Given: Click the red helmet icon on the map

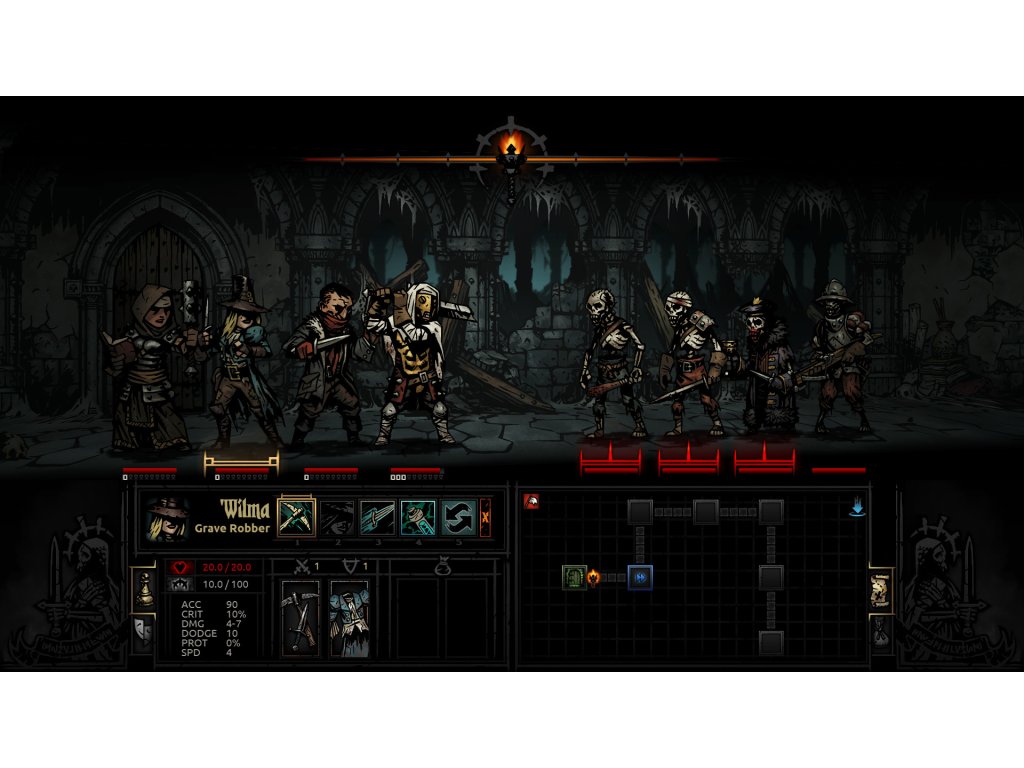Looking at the screenshot, I should [x=532, y=501].
